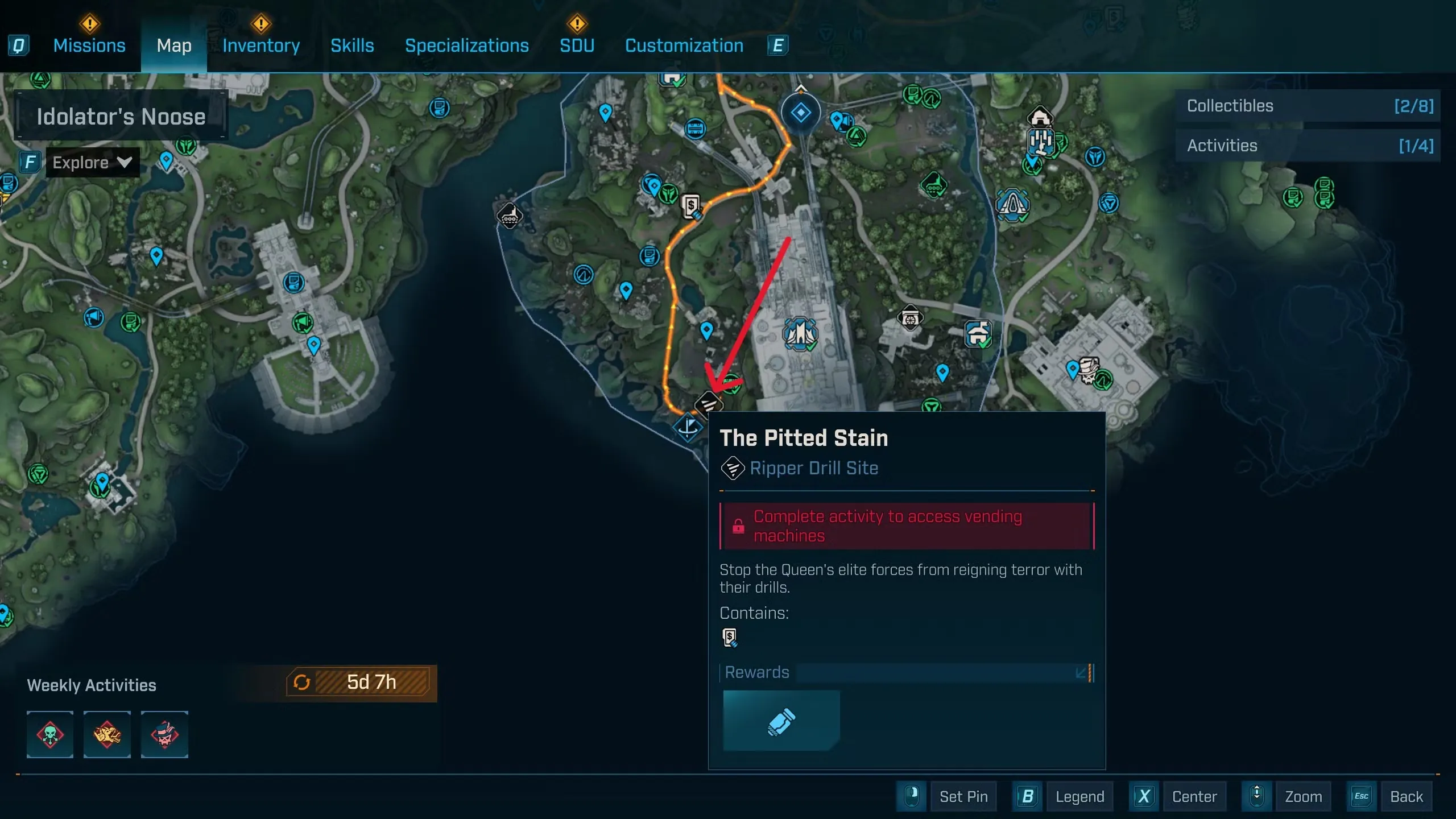Screen dimensions: 1456x819
Task: Switch to the Inventory tab
Action: [261, 45]
